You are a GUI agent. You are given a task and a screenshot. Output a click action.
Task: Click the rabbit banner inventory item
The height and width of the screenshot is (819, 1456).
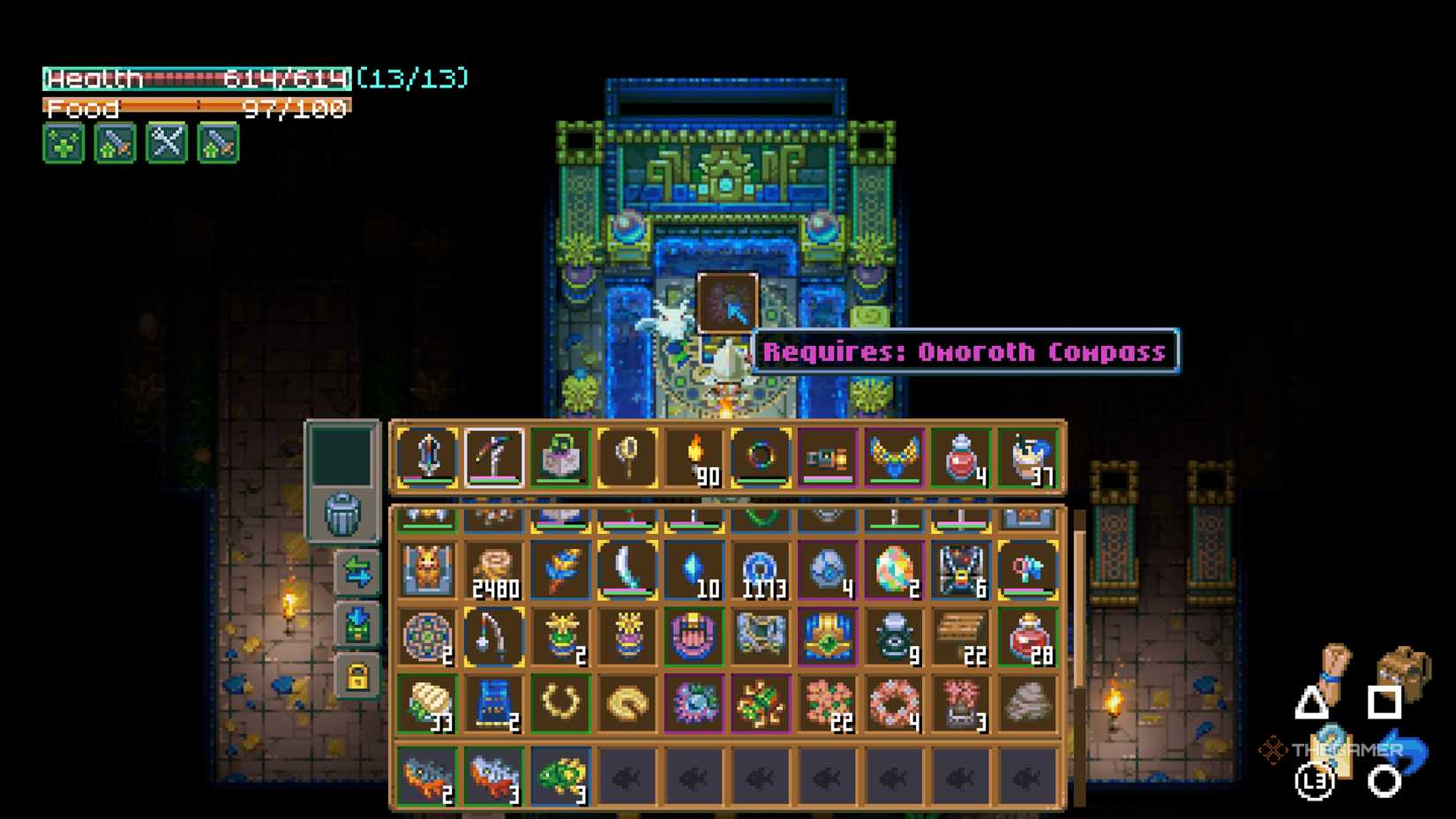click(x=427, y=569)
